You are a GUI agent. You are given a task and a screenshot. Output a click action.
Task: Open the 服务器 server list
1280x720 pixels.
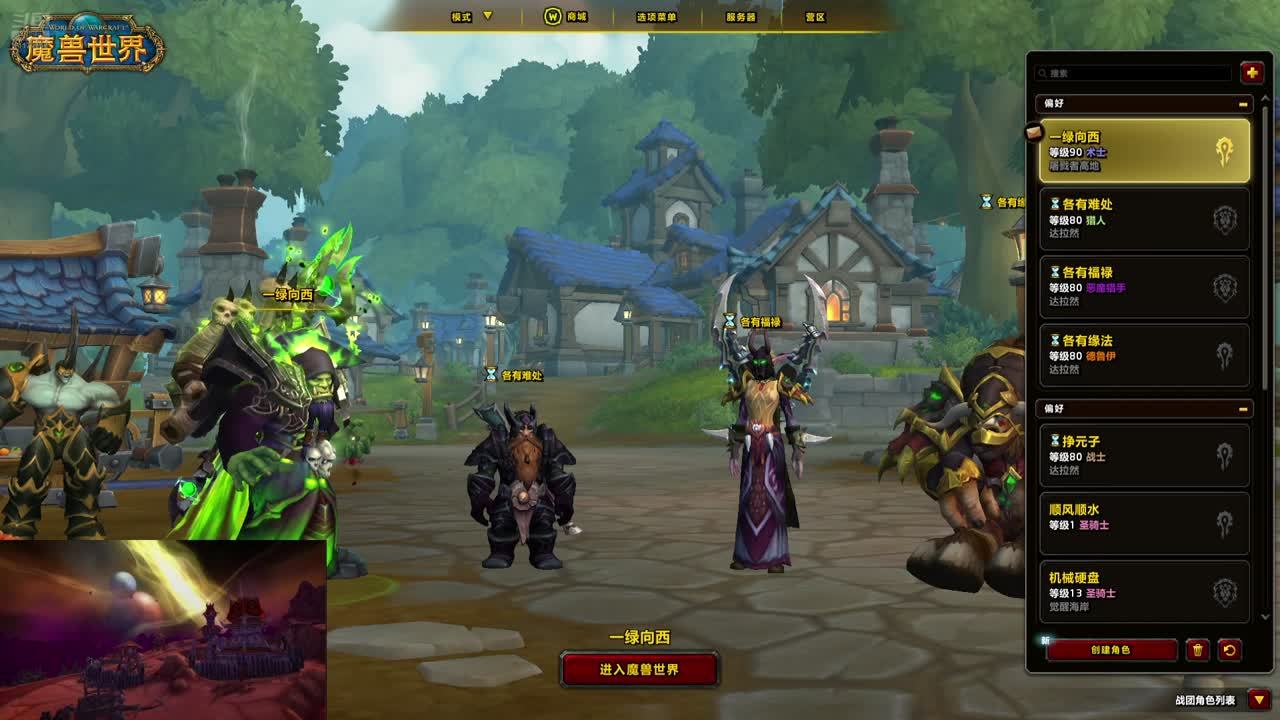pos(740,16)
